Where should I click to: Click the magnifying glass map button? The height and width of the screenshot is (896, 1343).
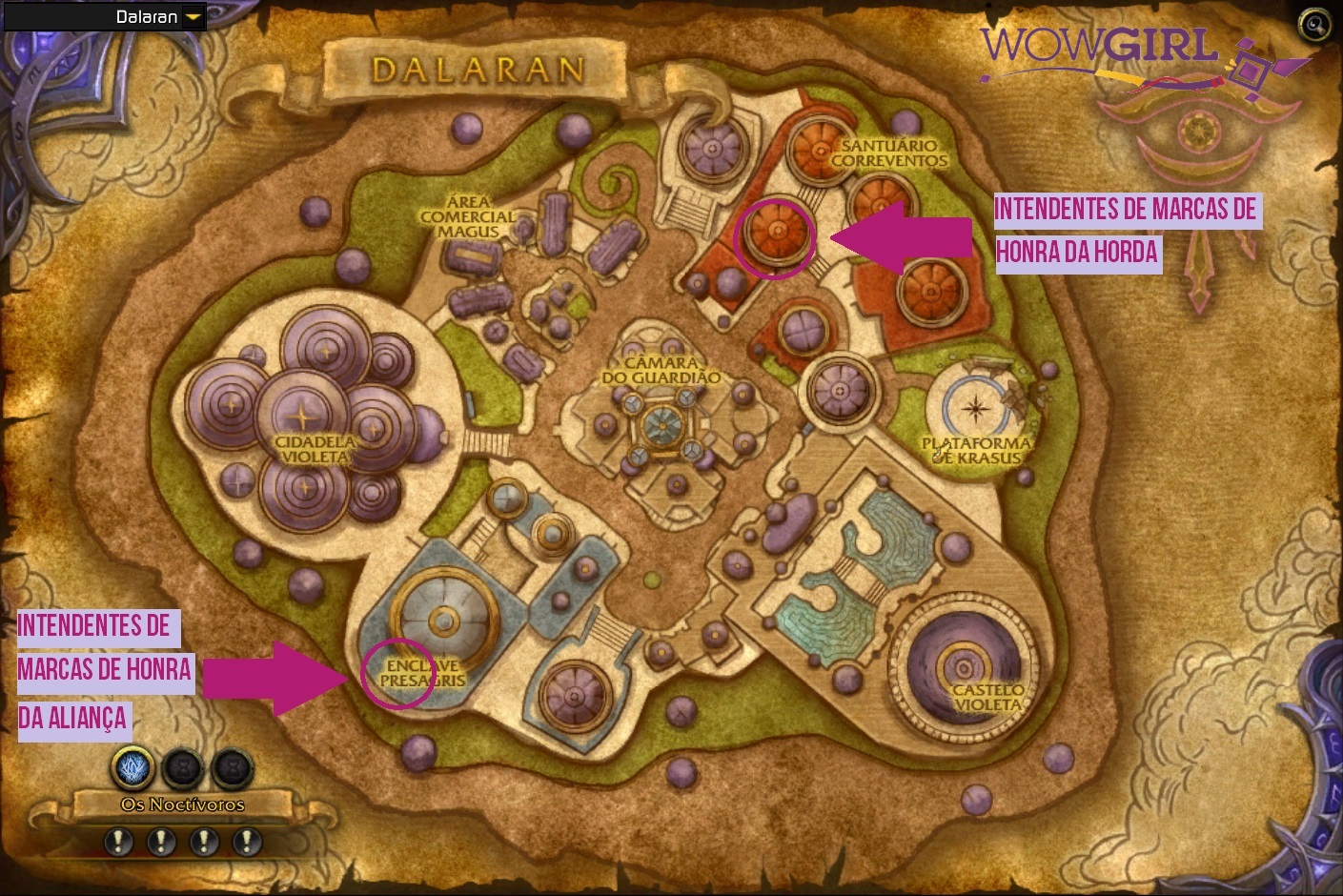(1314, 25)
